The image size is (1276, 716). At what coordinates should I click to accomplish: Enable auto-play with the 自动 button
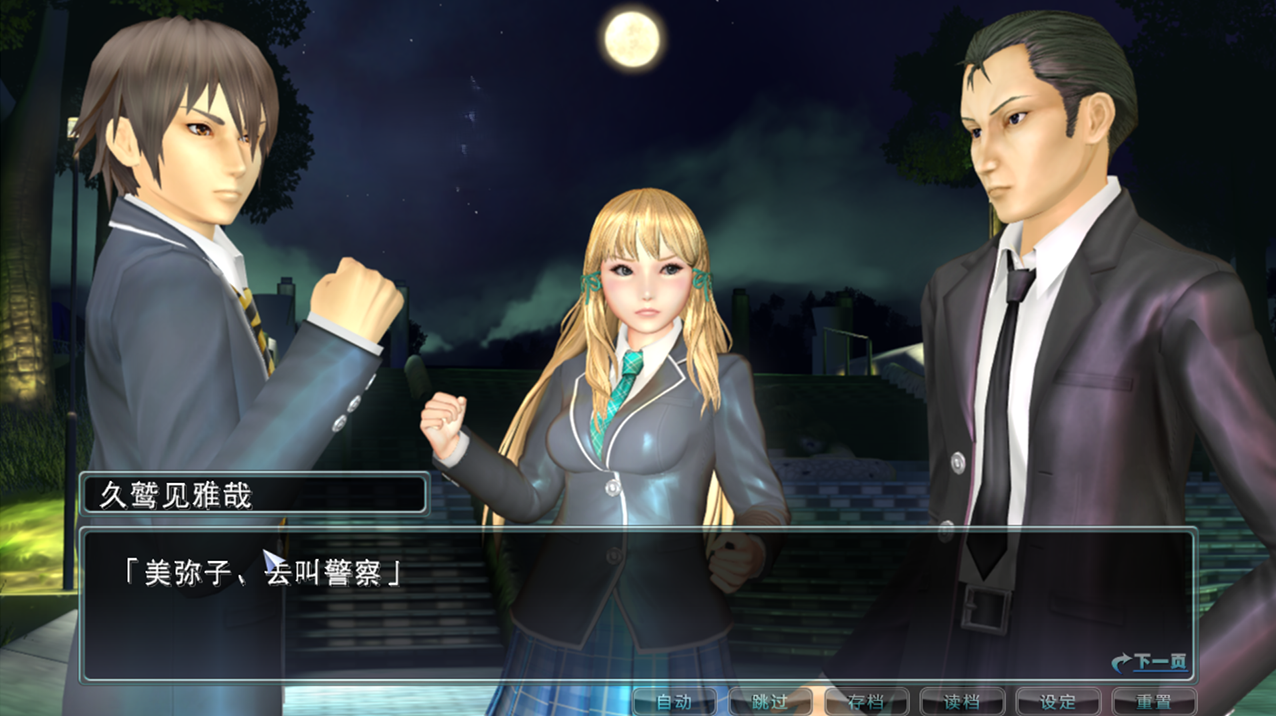pos(674,702)
